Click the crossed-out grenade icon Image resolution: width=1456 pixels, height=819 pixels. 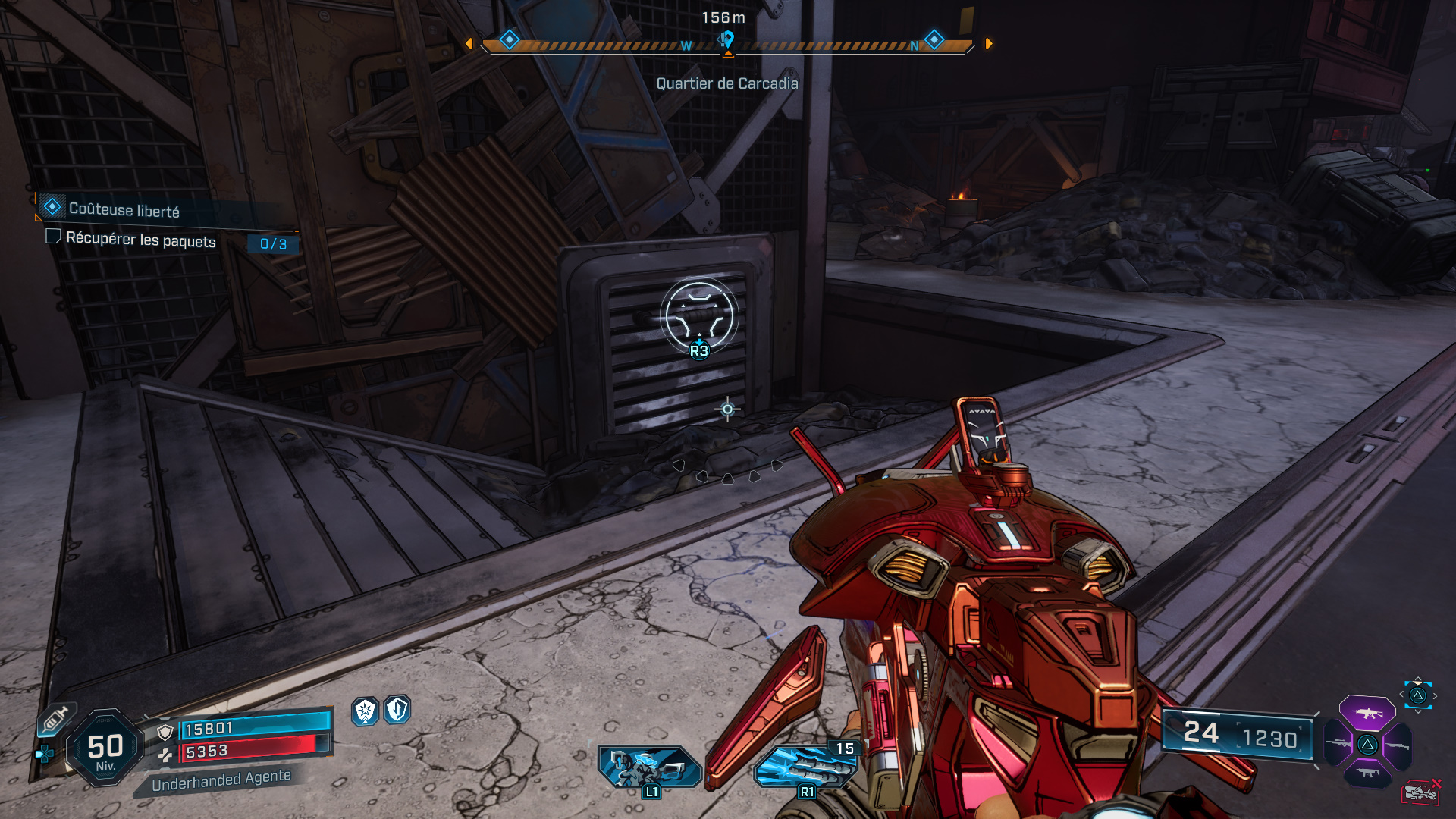1421,792
